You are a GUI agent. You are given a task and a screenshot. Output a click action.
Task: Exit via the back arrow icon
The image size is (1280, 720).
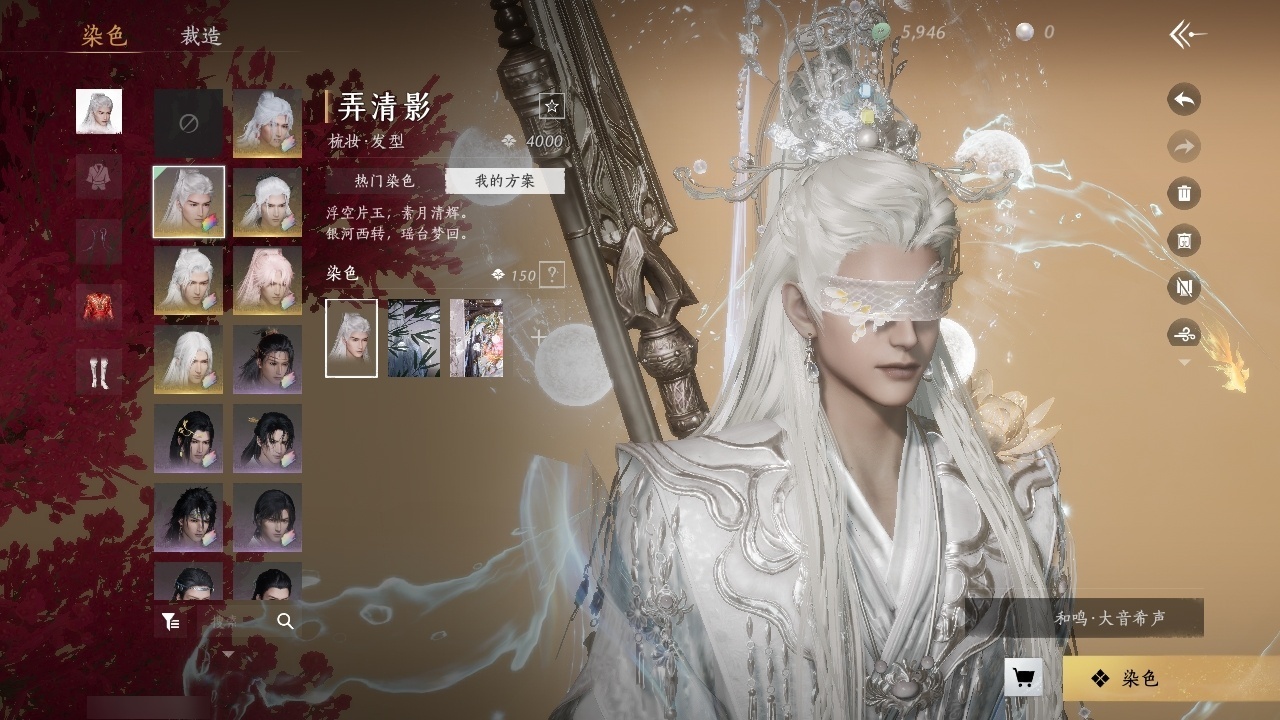click(x=1187, y=35)
